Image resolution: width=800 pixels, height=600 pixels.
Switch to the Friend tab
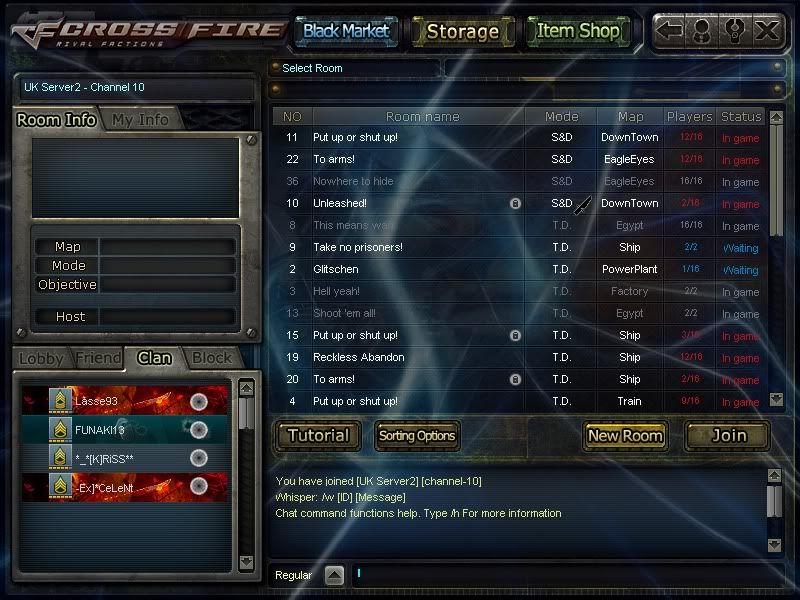[x=98, y=358]
